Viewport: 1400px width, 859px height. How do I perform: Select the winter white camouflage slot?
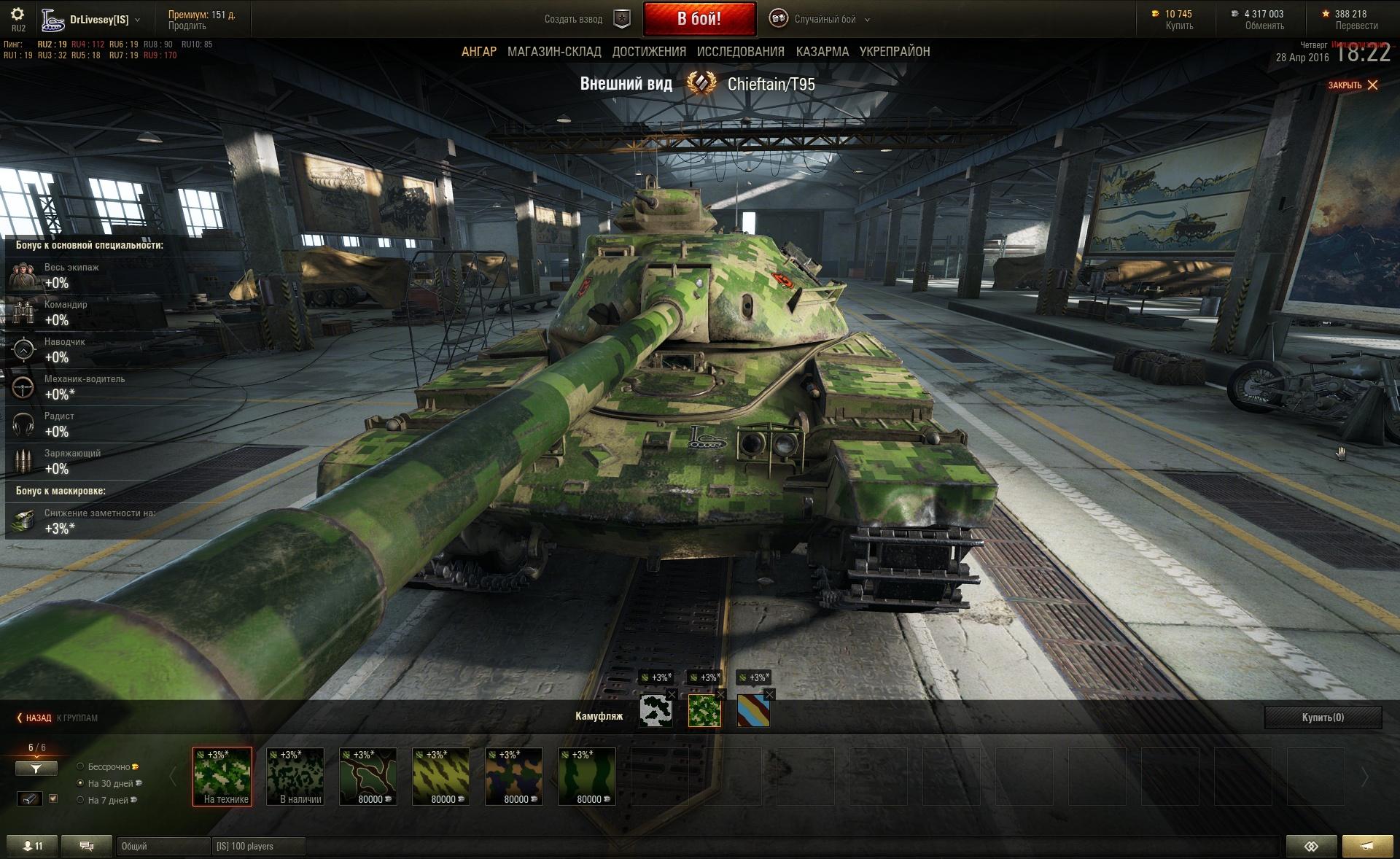656,711
